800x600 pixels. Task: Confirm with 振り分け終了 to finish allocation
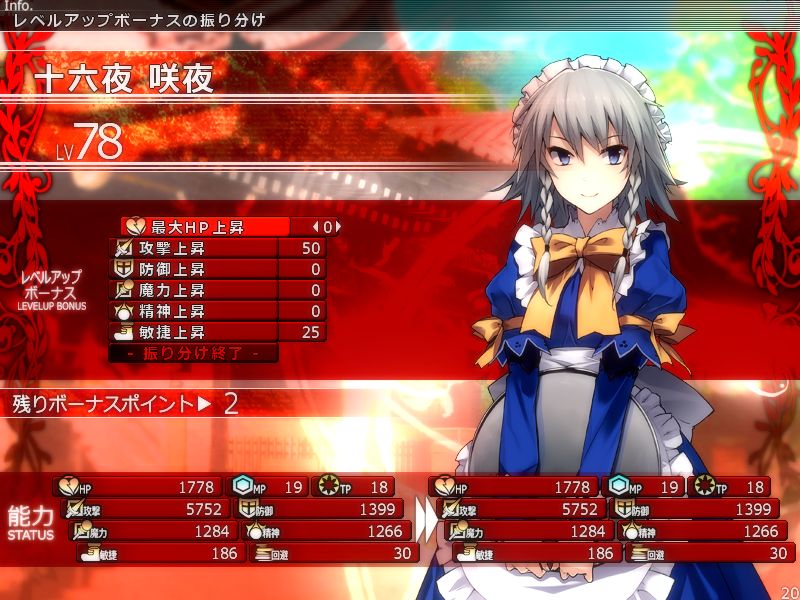click(x=193, y=353)
